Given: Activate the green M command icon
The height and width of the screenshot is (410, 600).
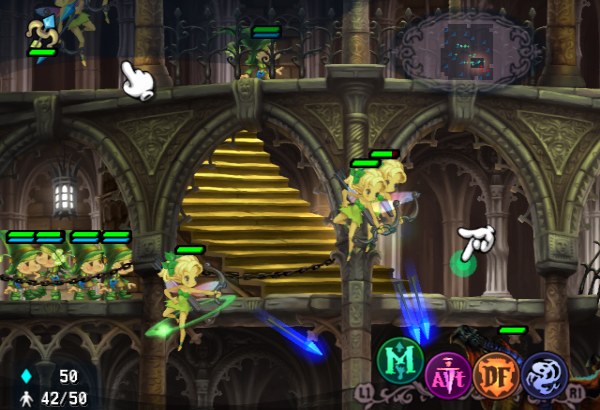Looking at the screenshot, I should pyautogui.click(x=400, y=361).
